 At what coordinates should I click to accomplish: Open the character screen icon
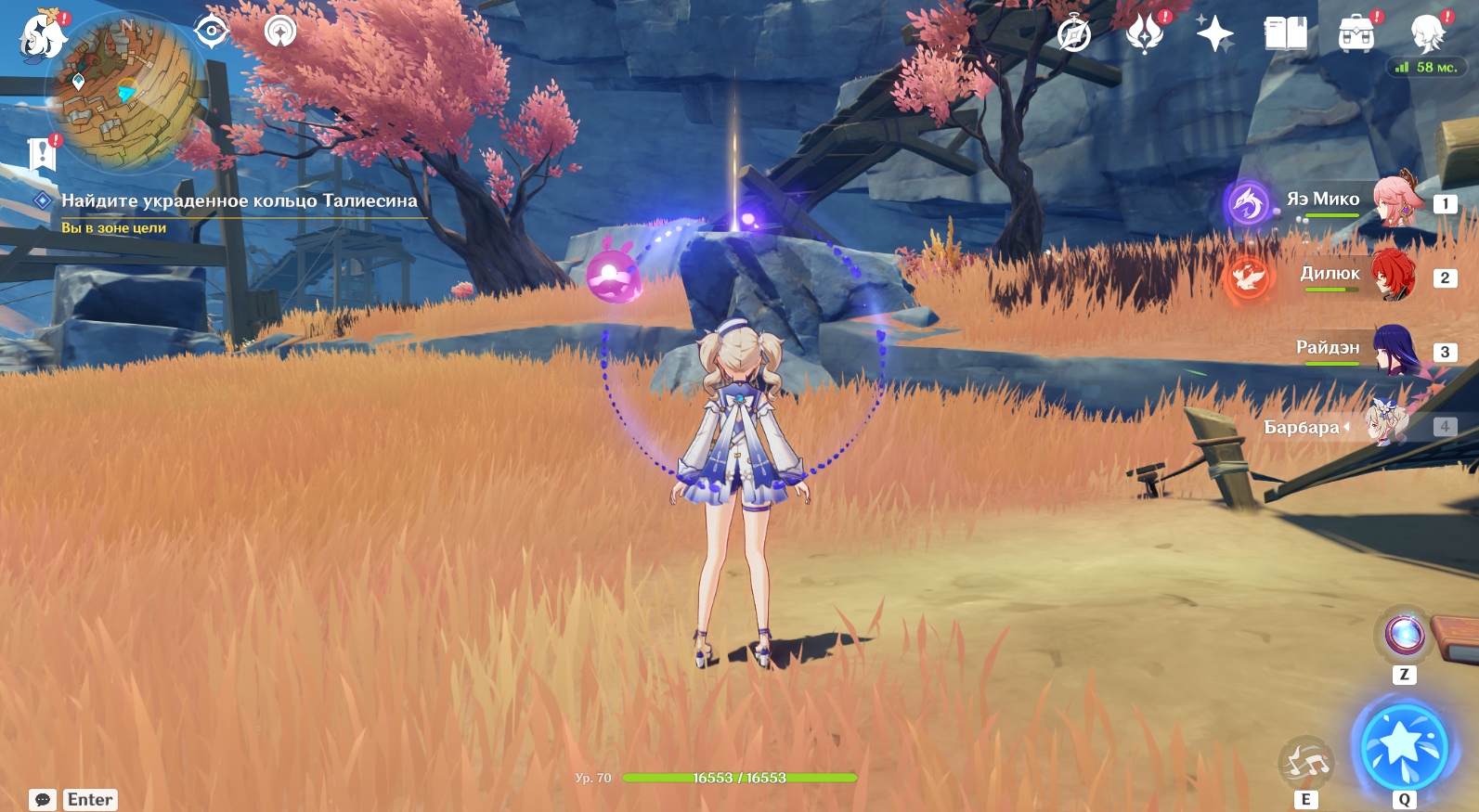(1427, 35)
